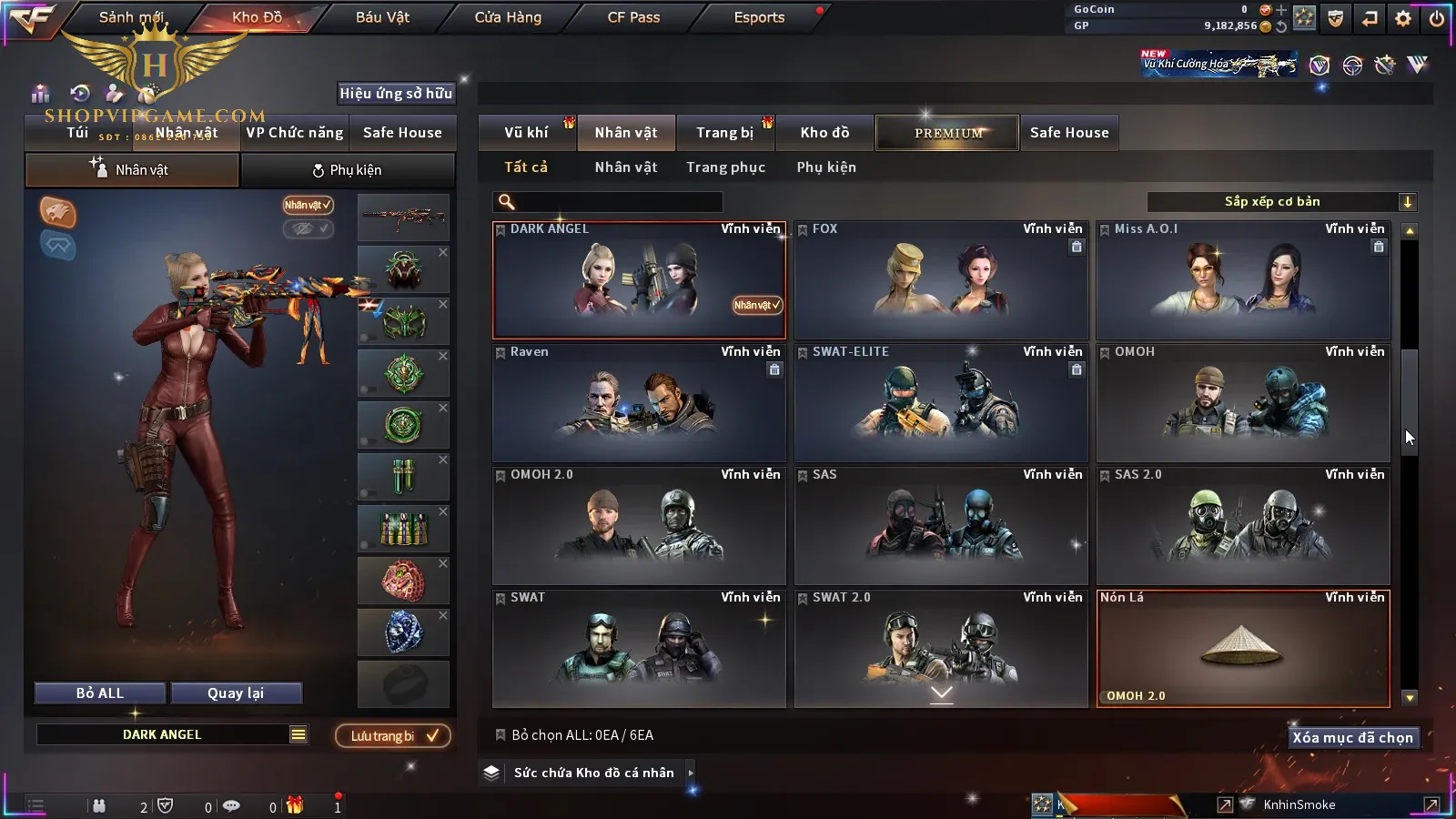Choose the Raven character card
The height and width of the screenshot is (819, 1456).
click(639, 403)
